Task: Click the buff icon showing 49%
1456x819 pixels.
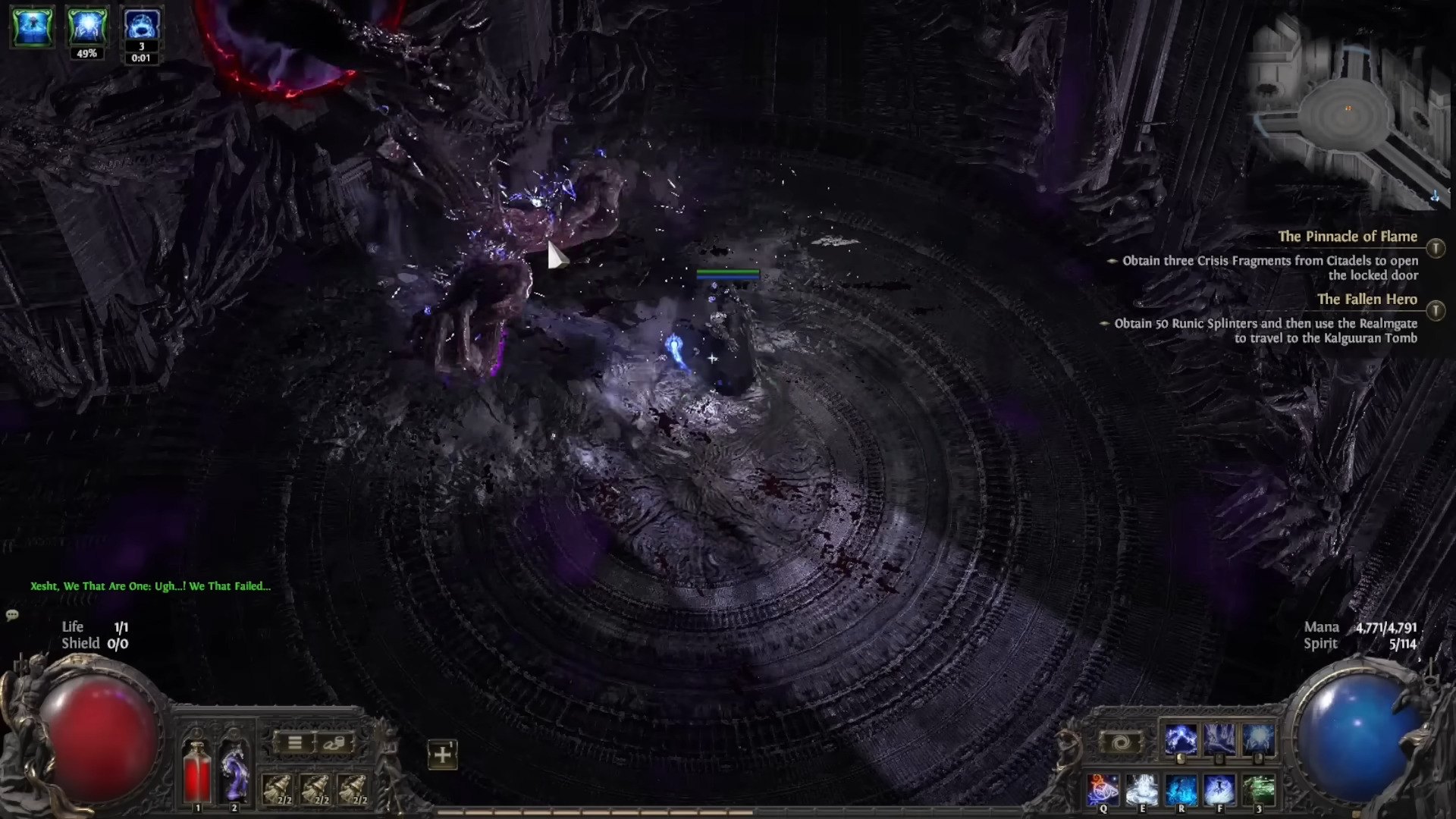Action: [x=88, y=25]
